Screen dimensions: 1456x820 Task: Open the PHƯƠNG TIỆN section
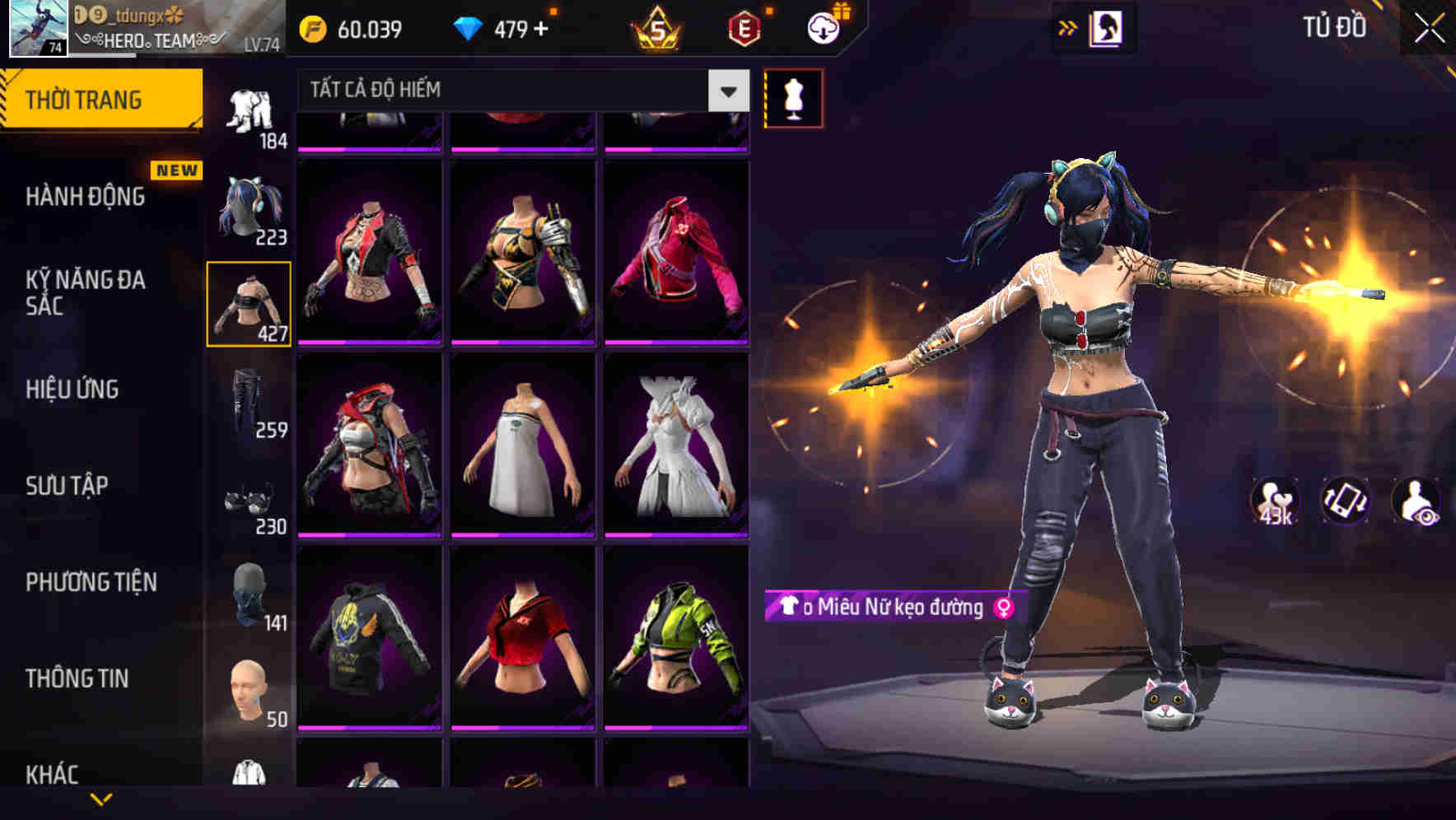tap(91, 581)
